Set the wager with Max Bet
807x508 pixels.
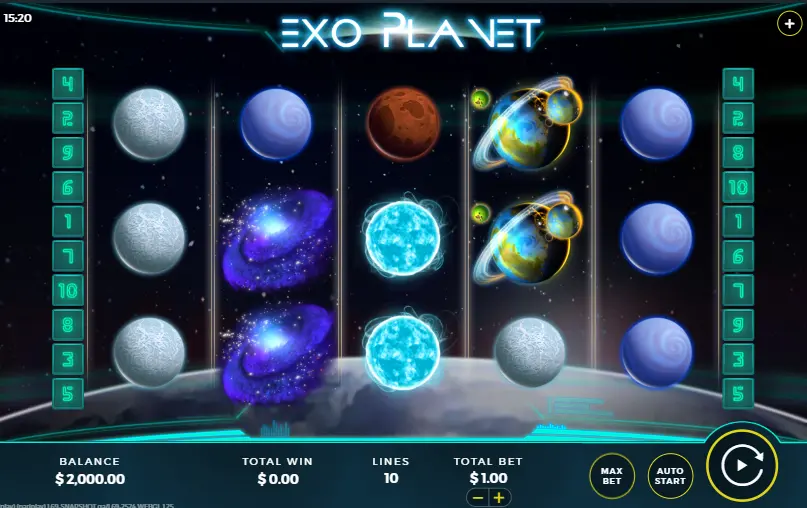[612, 474]
